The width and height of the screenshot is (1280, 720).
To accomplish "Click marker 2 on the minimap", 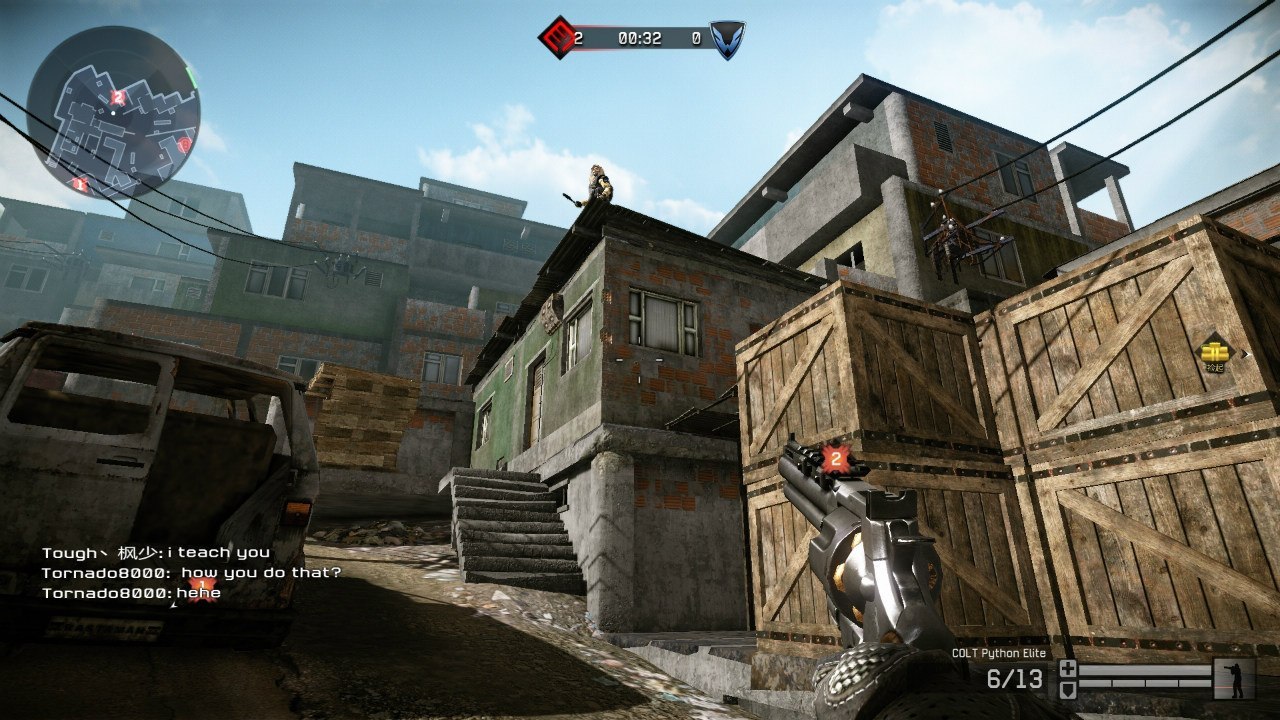I will 118,97.
